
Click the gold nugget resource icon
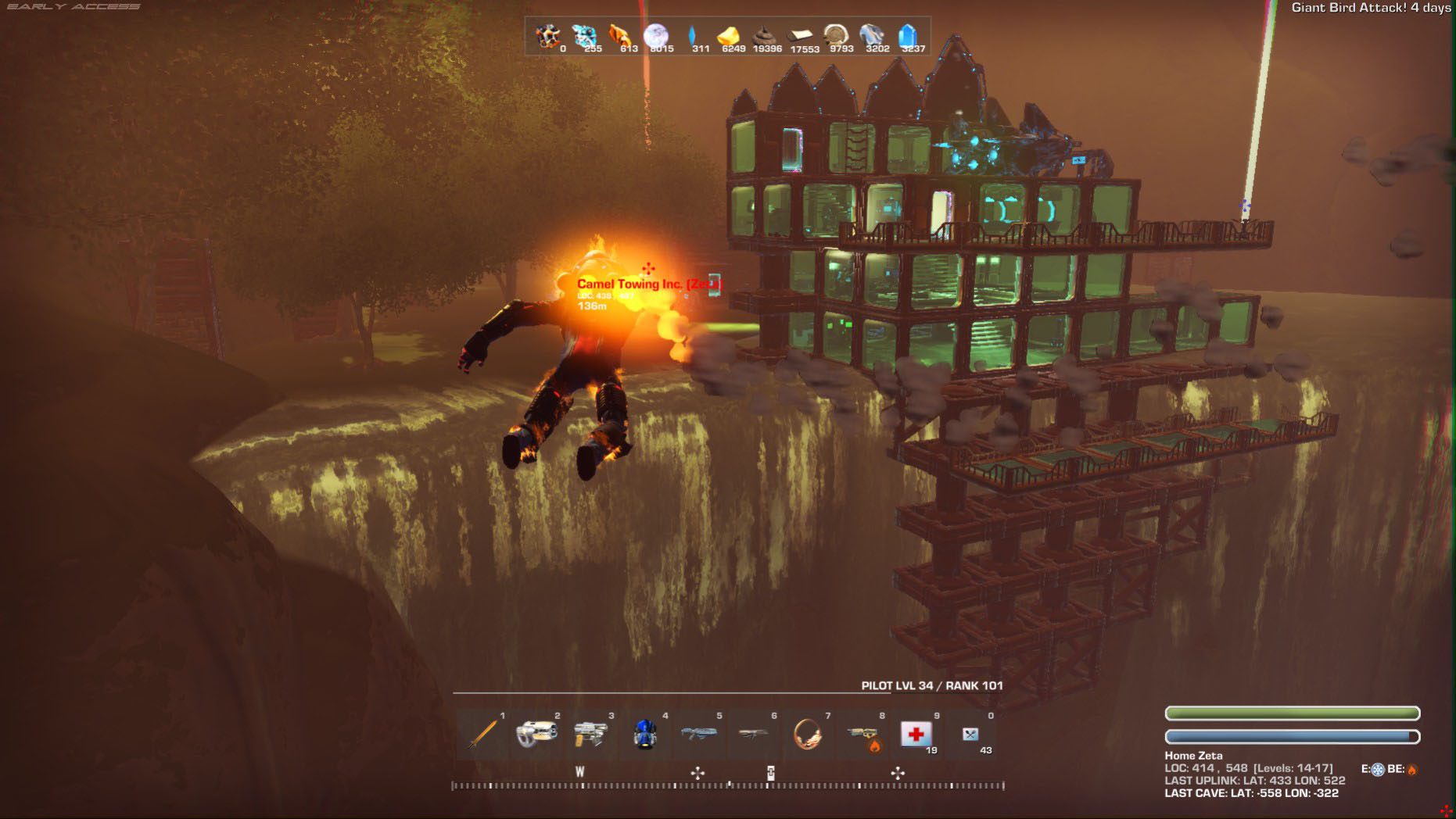728,36
